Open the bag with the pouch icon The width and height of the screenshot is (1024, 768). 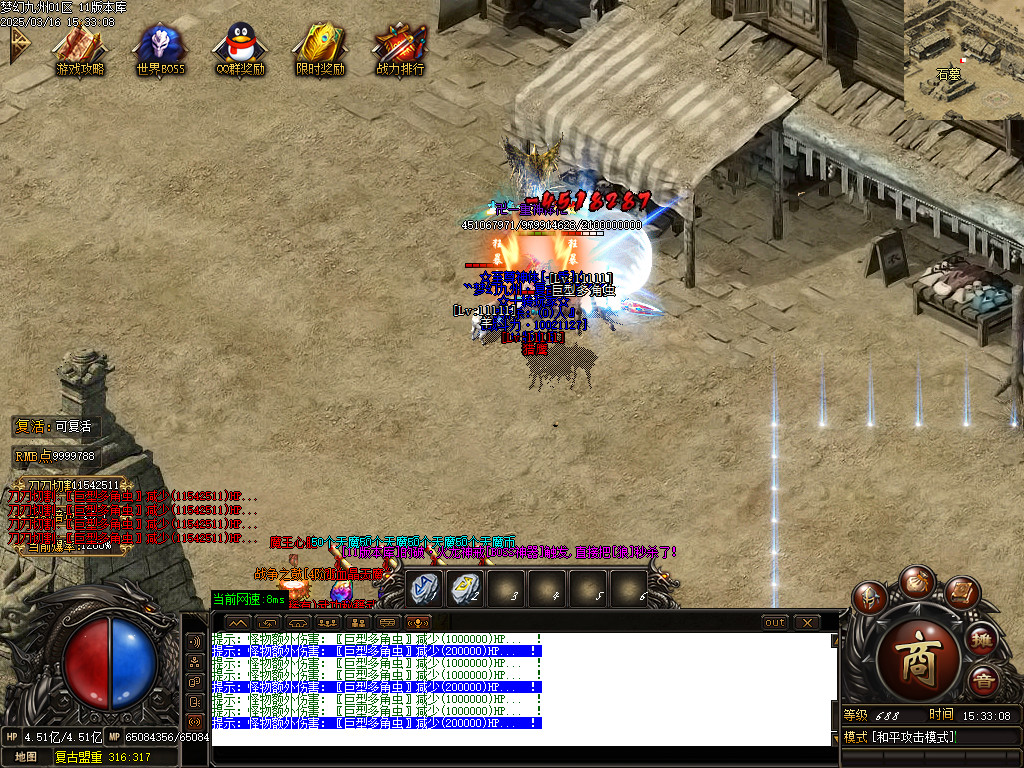[x=916, y=581]
